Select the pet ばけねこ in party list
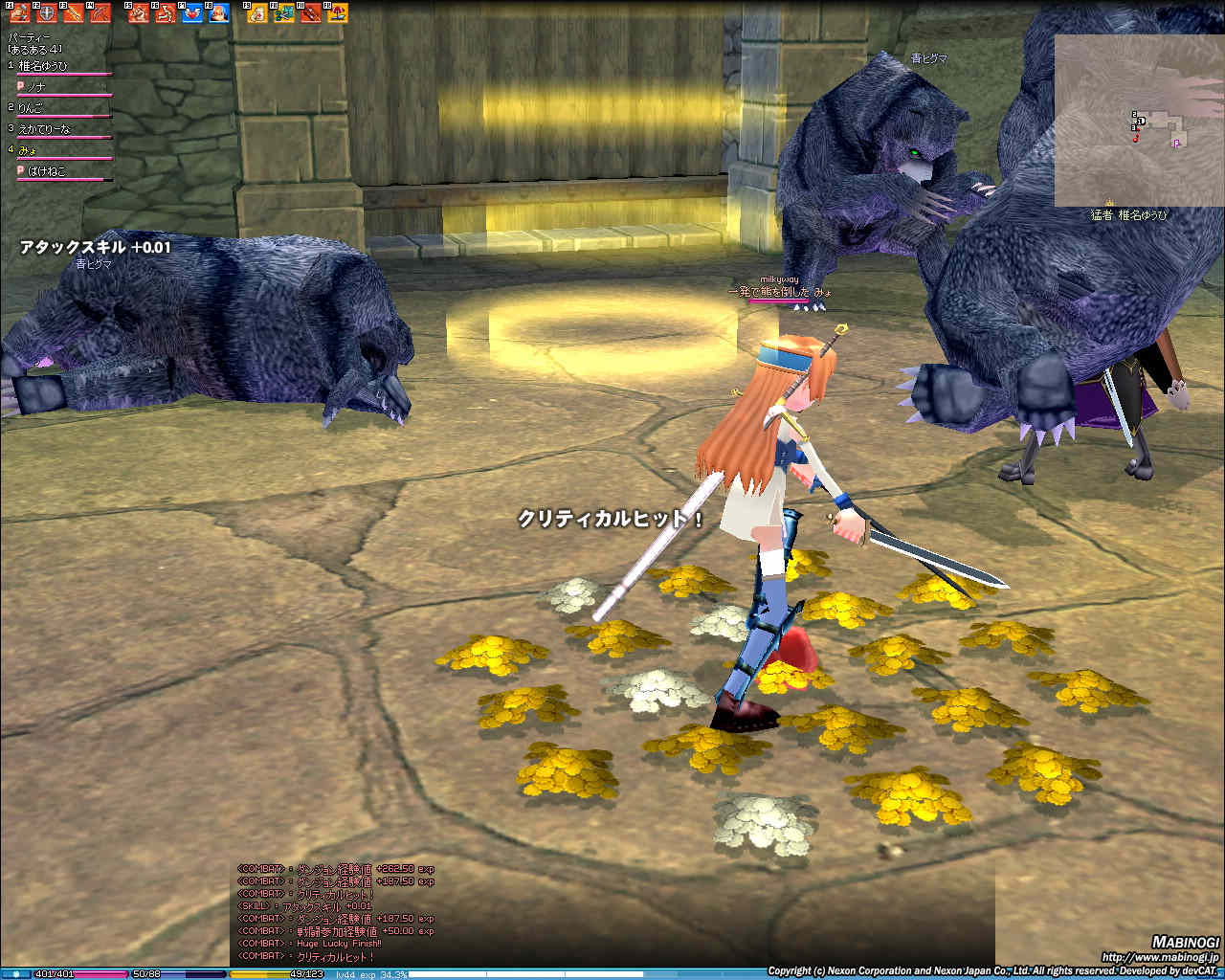 (x=47, y=171)
